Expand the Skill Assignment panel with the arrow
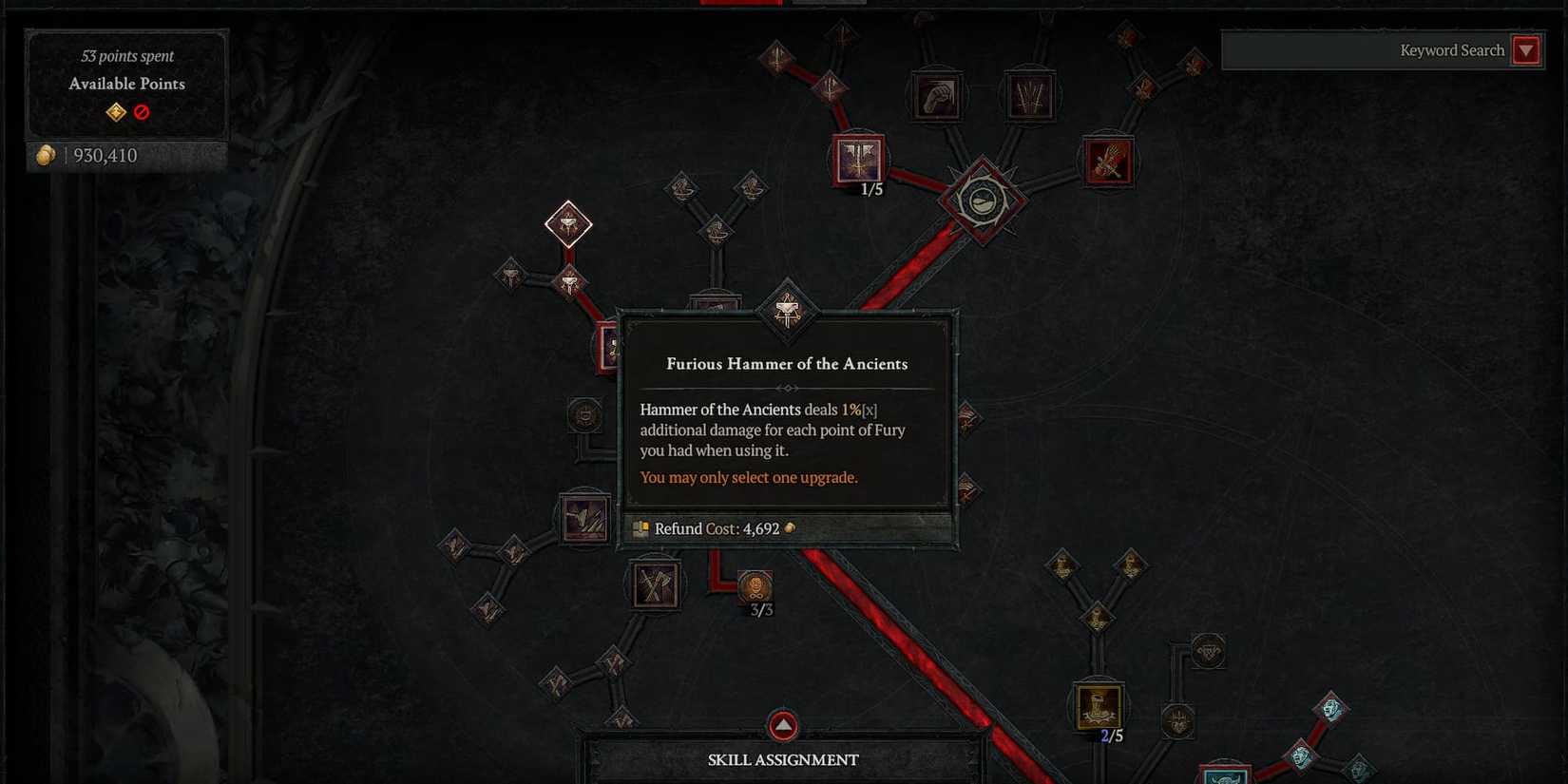This screenshot has width=1568, height=784. (x=782, y=725)
